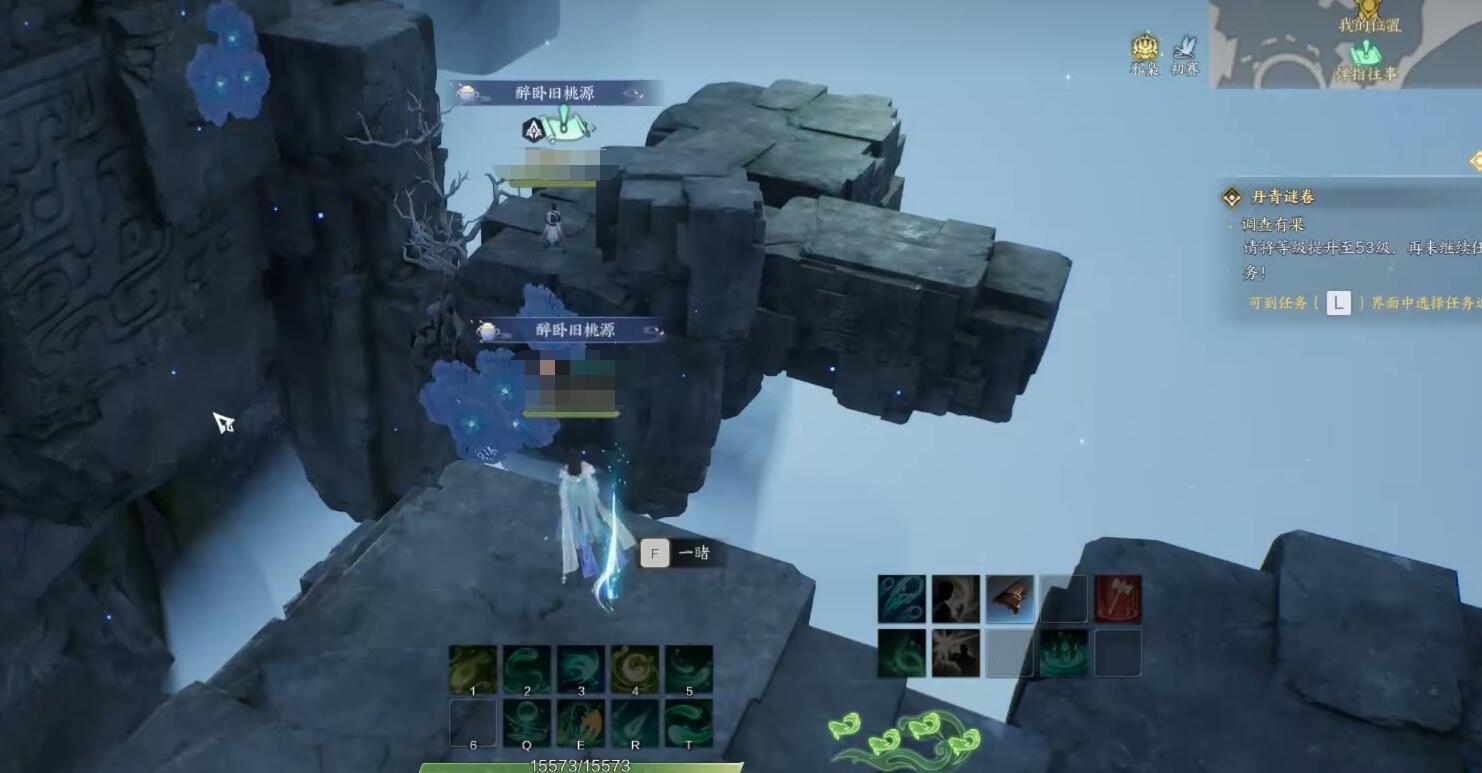
Task: Click the red axe skill icon
Action: pyautogui.click(x=1118, y=598)
